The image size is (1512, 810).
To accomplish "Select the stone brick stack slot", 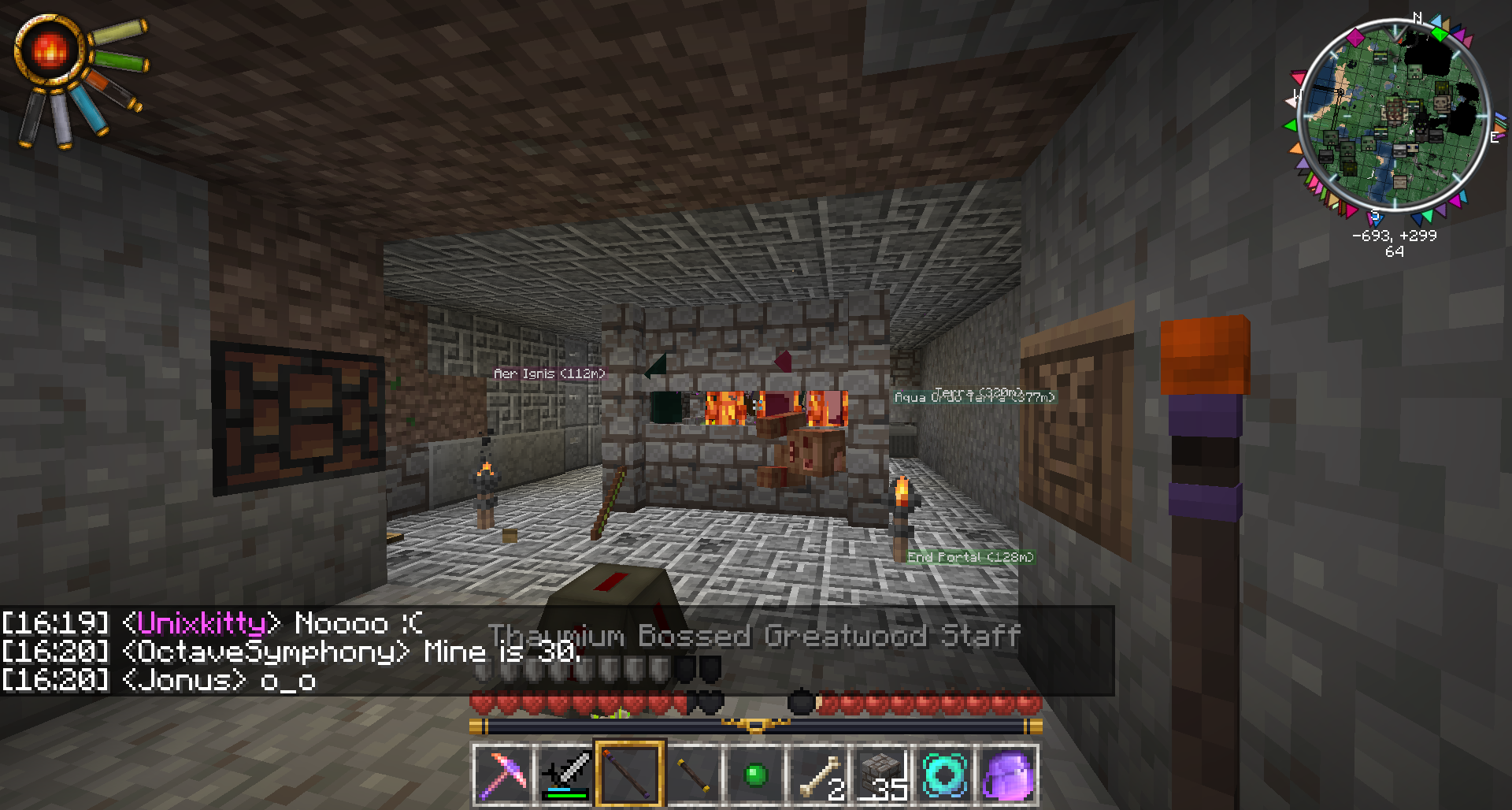I will [x=881, y=775].
